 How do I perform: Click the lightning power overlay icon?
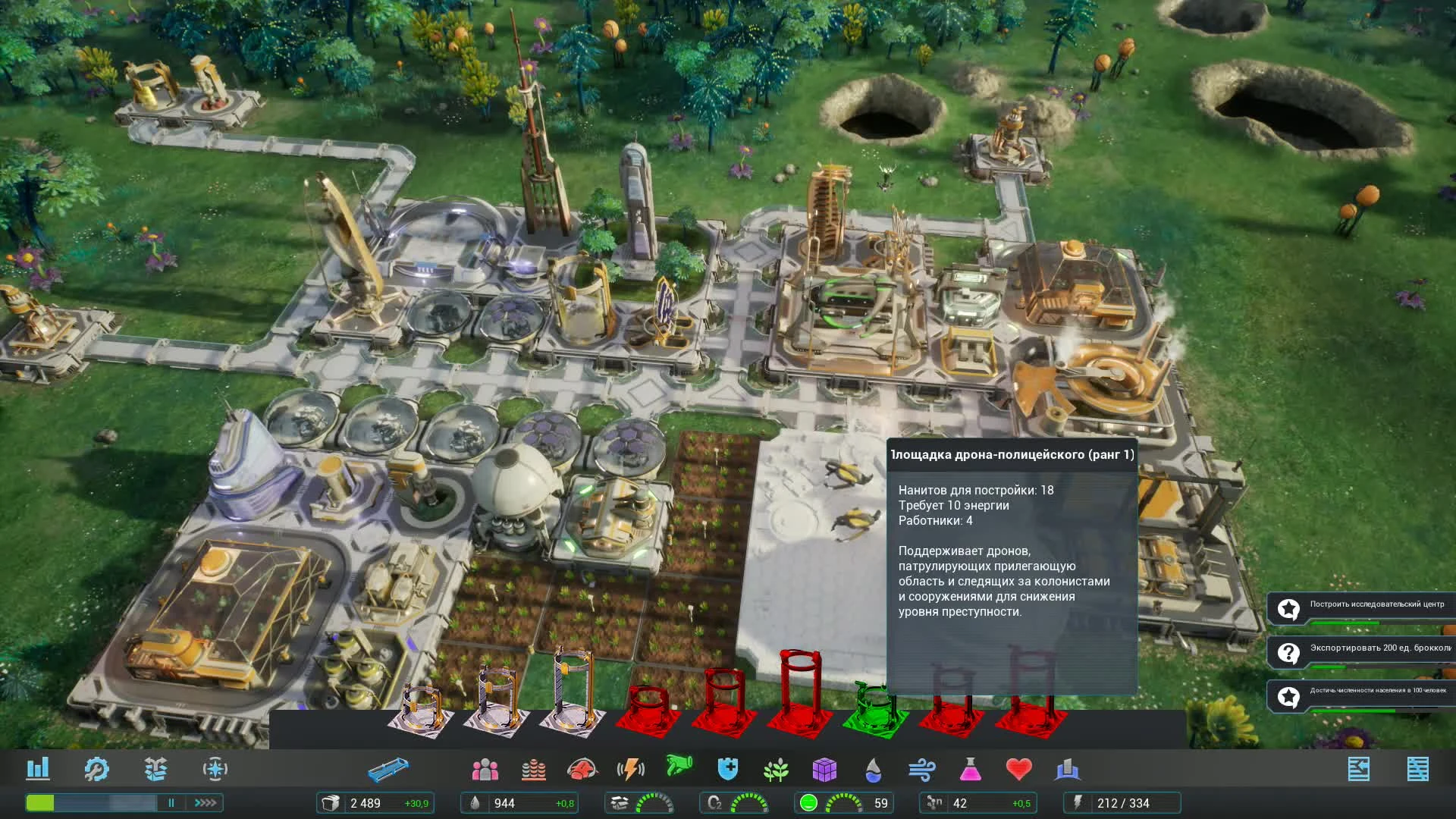[x=630, y=769]
